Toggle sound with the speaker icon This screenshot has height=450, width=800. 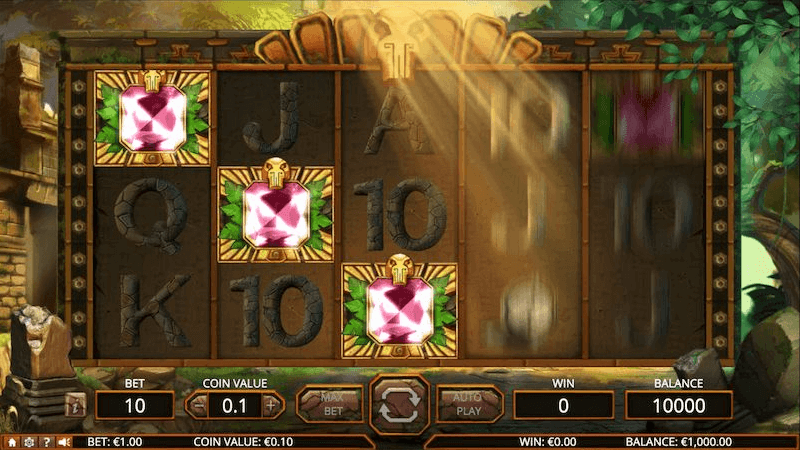pos(63,441)
